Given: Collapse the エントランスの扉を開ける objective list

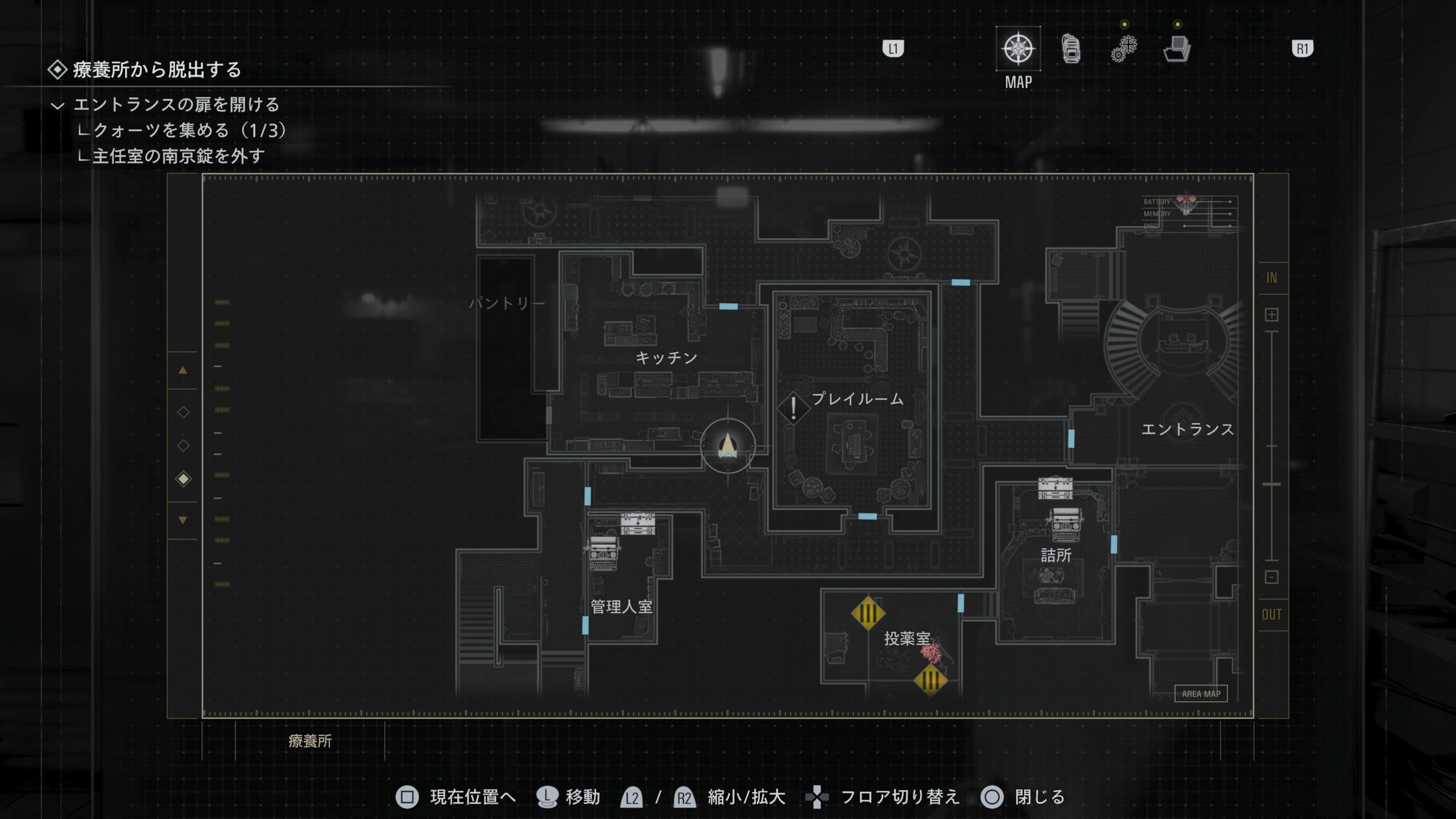Looking at the screenshot, I should coord(57,105).
